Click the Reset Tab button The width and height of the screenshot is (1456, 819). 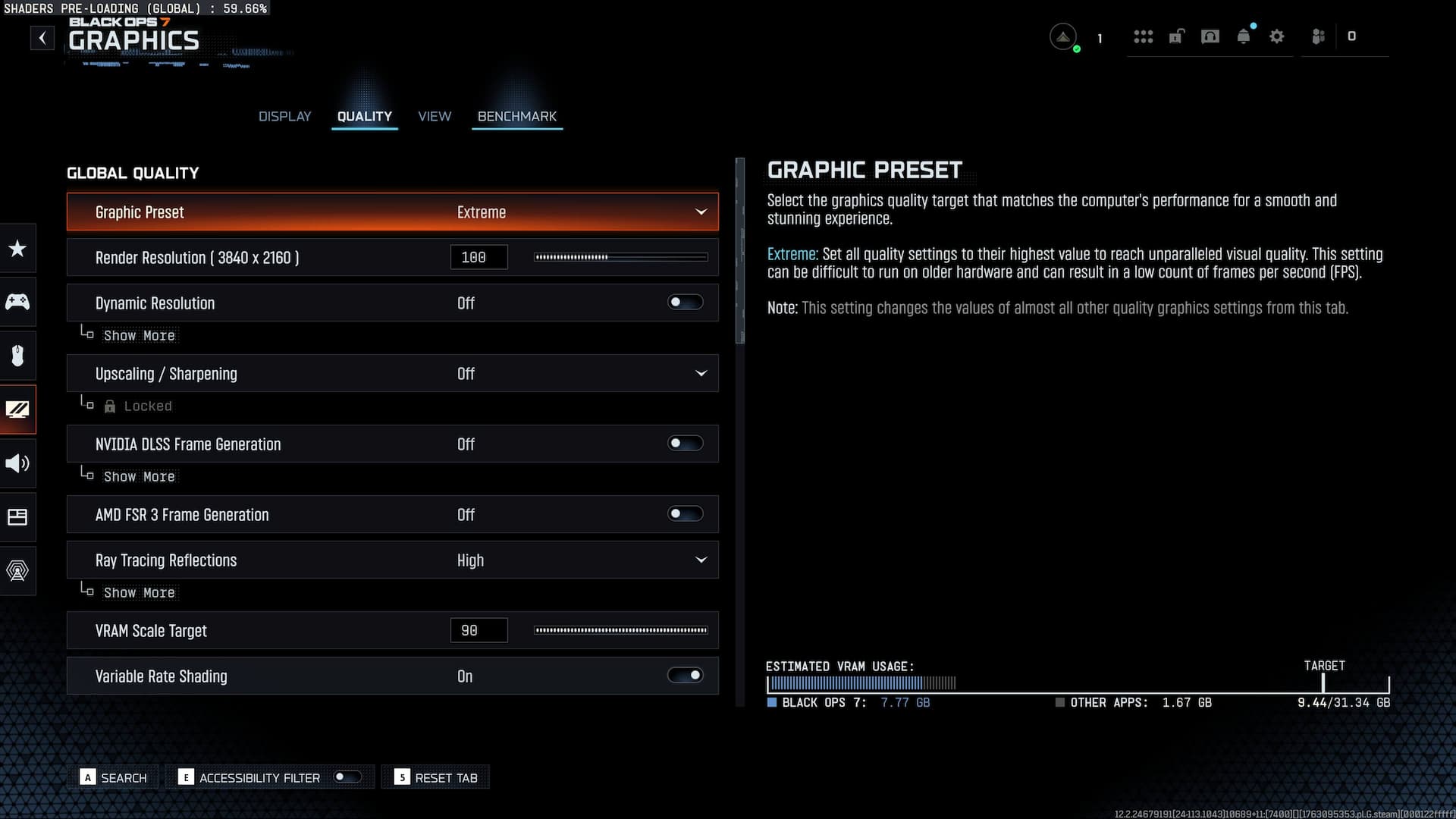coord(437,777)
